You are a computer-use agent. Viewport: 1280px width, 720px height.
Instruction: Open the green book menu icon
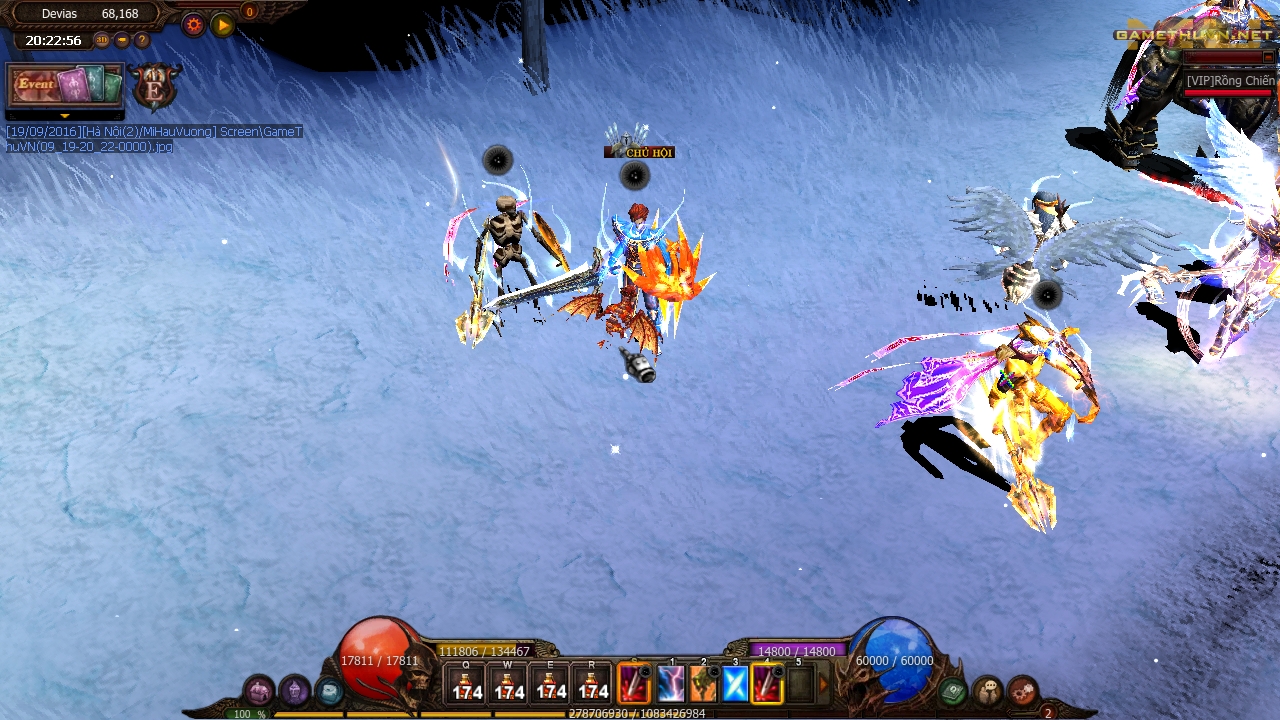tap(952, 691)
